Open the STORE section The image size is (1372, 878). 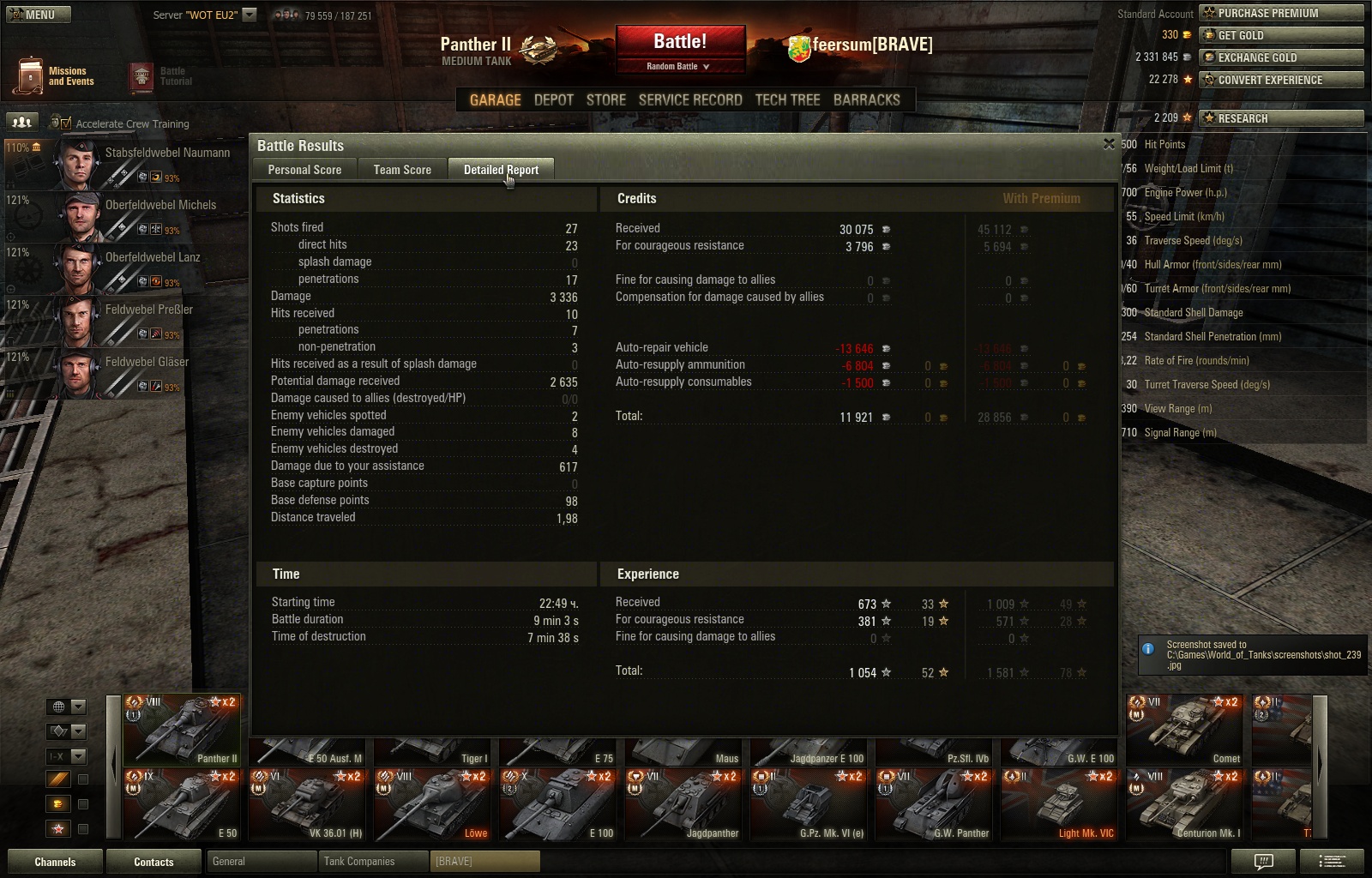(605, 99)
